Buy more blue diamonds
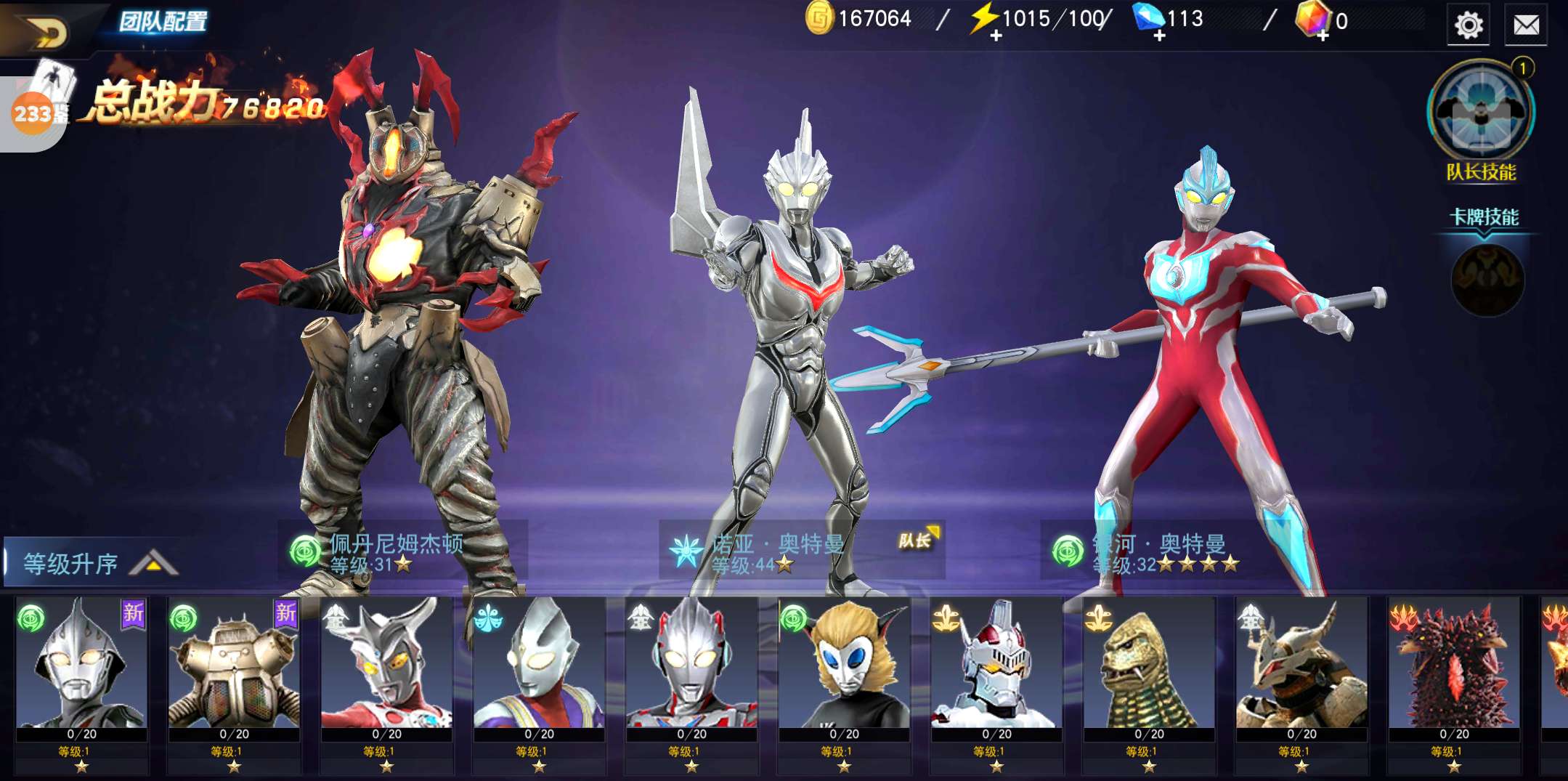The image size is (1568, 781). click(1159, 35)
